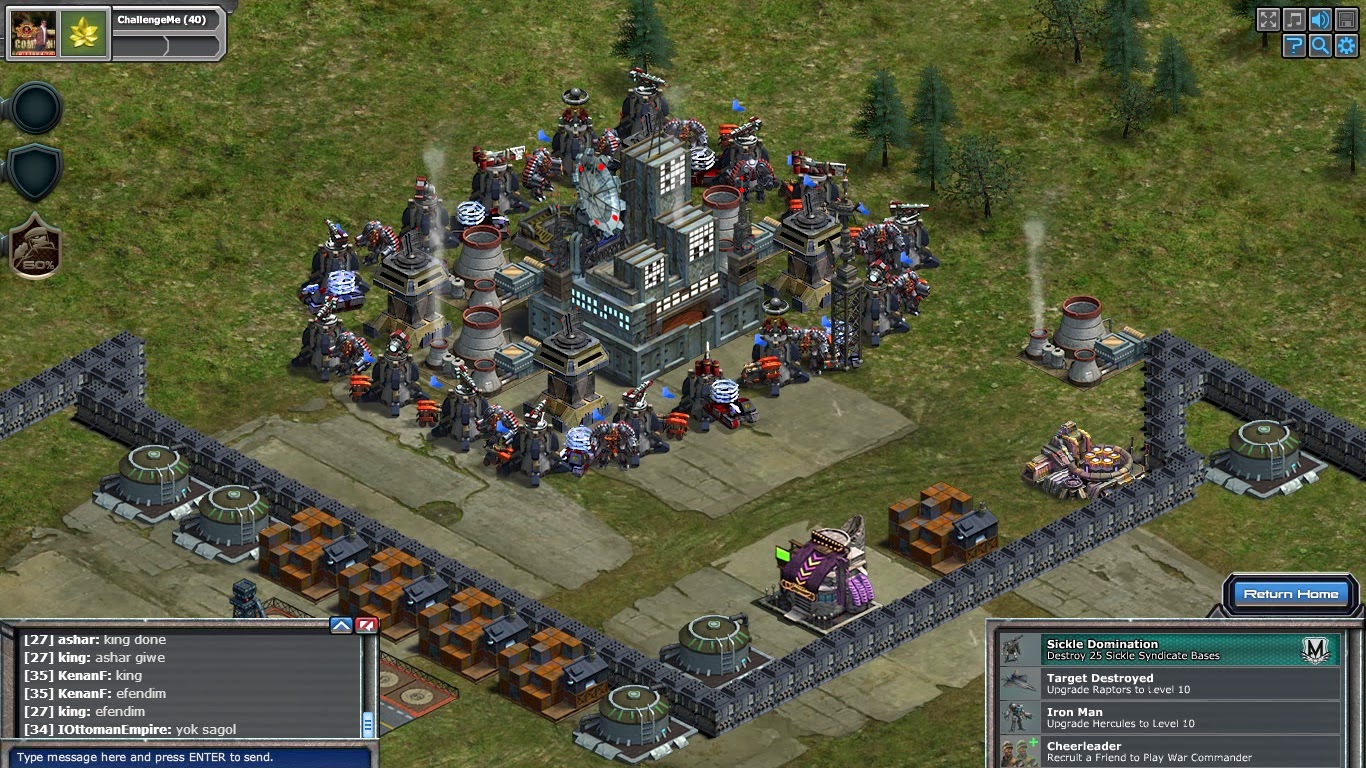Screen dimensions: 1366x768
Task: Toggle background music off
Action: pyautogui.click(x=1296, y=19)
